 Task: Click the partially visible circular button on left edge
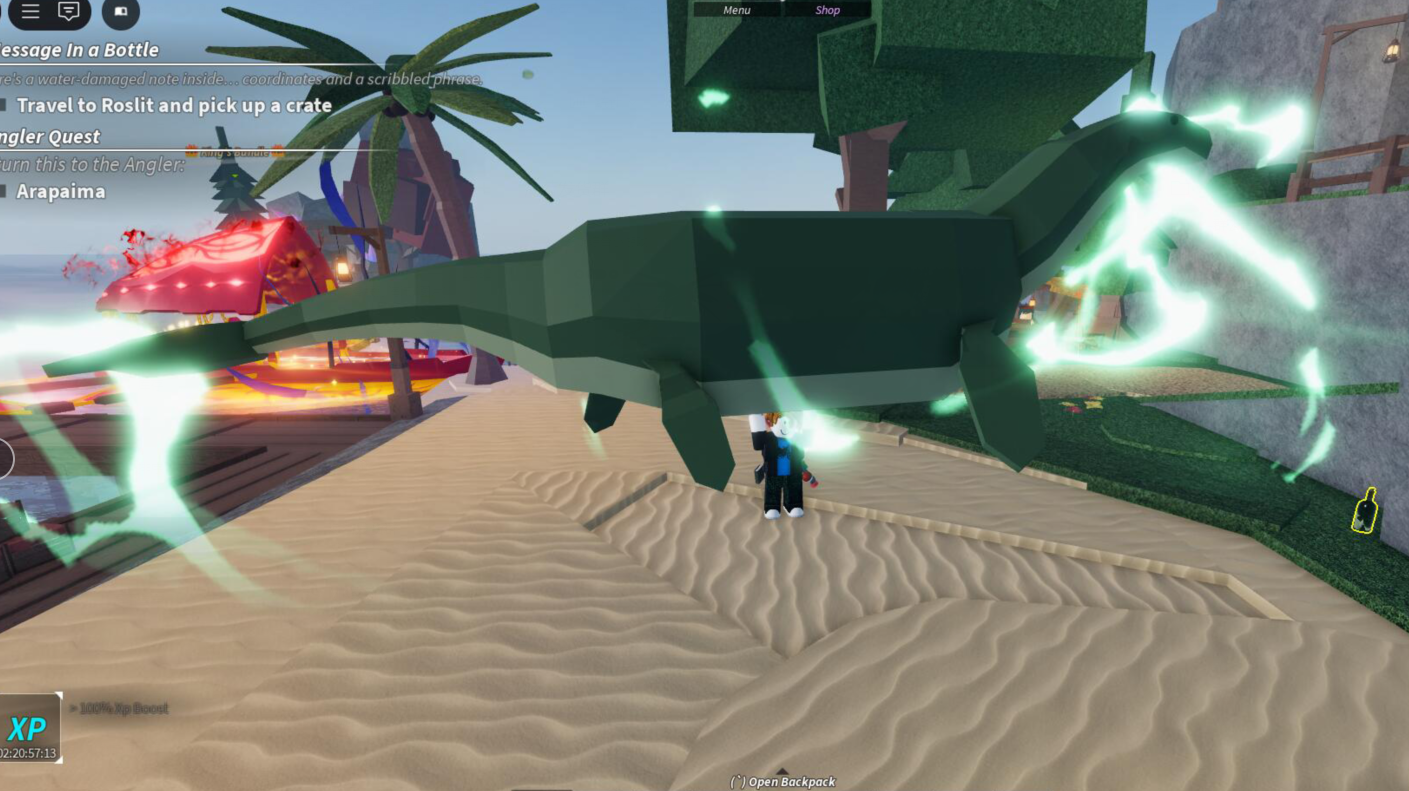(4, 458)
